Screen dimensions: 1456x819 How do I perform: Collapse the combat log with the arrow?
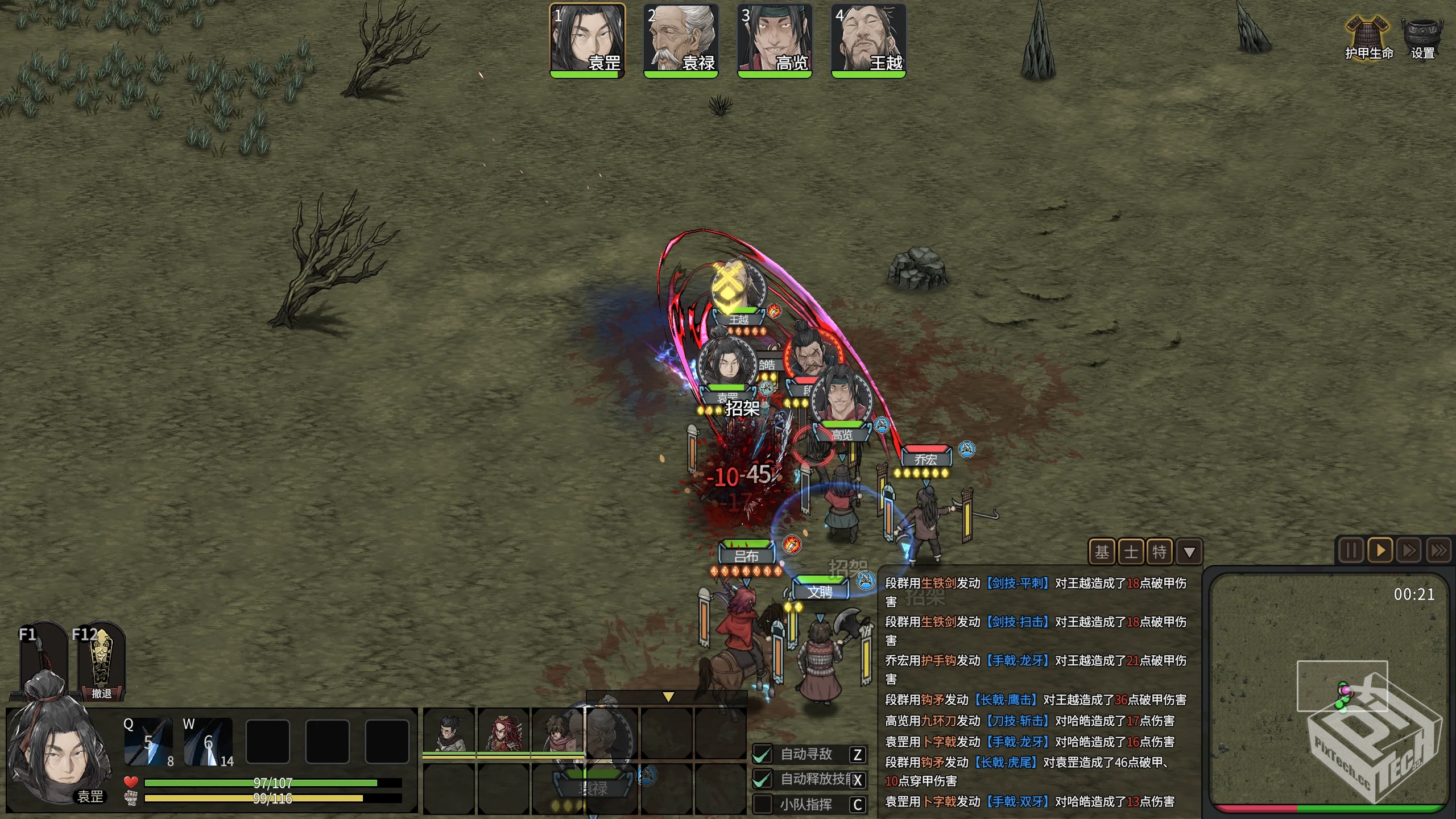pos(1189,552)
